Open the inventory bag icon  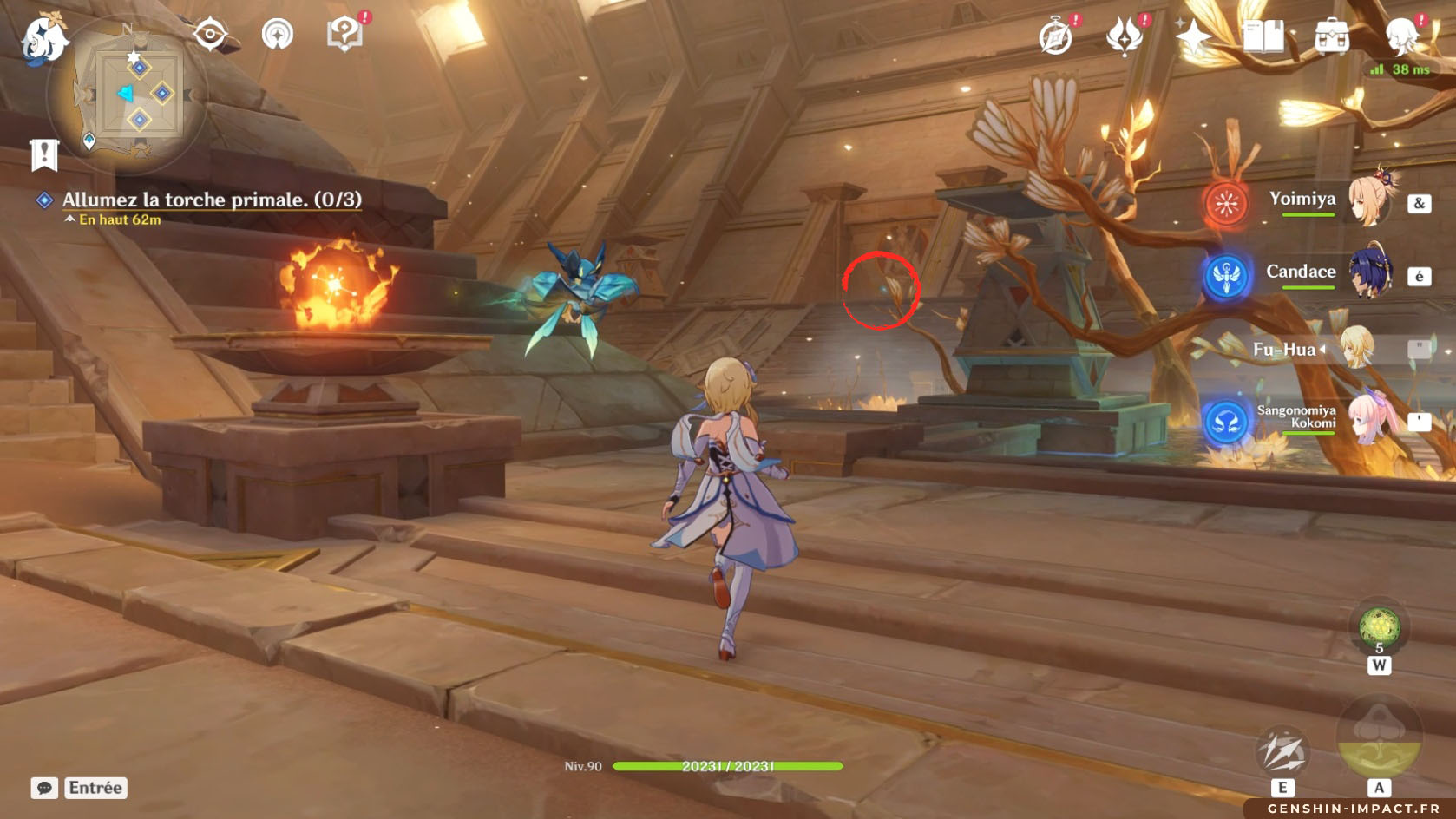point(1332,37)
